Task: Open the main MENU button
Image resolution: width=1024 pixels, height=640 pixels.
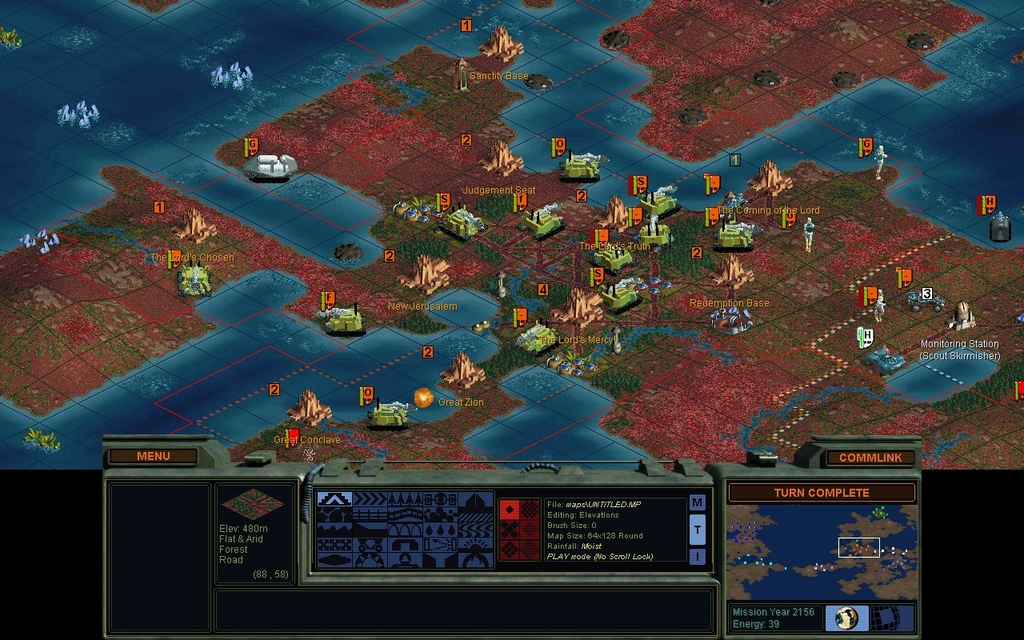Action: 153,456
